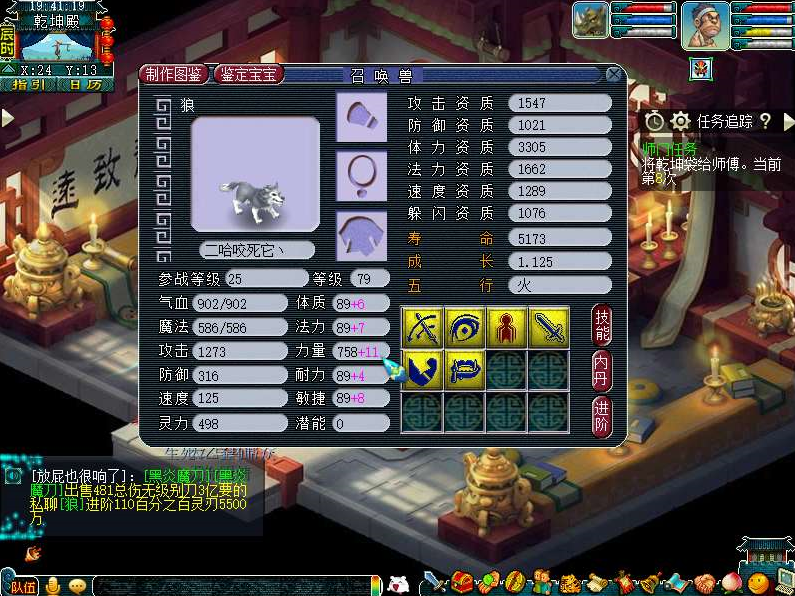795x596 pixels.
Task: Click the pet armor equipment slot
Action: click(x=361, y=236)
